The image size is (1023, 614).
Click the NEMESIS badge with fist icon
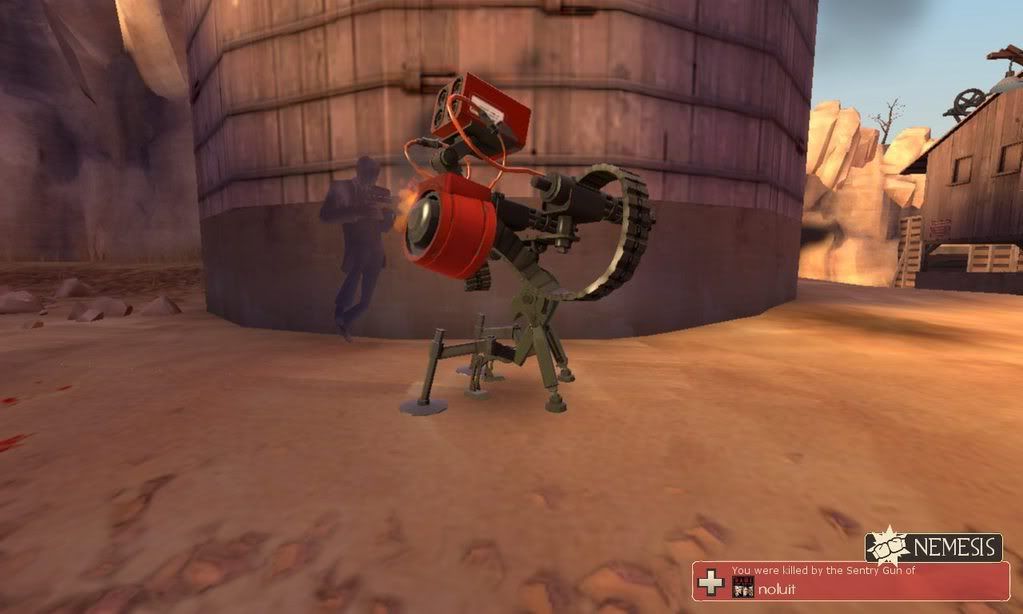(x=934, y=547)
